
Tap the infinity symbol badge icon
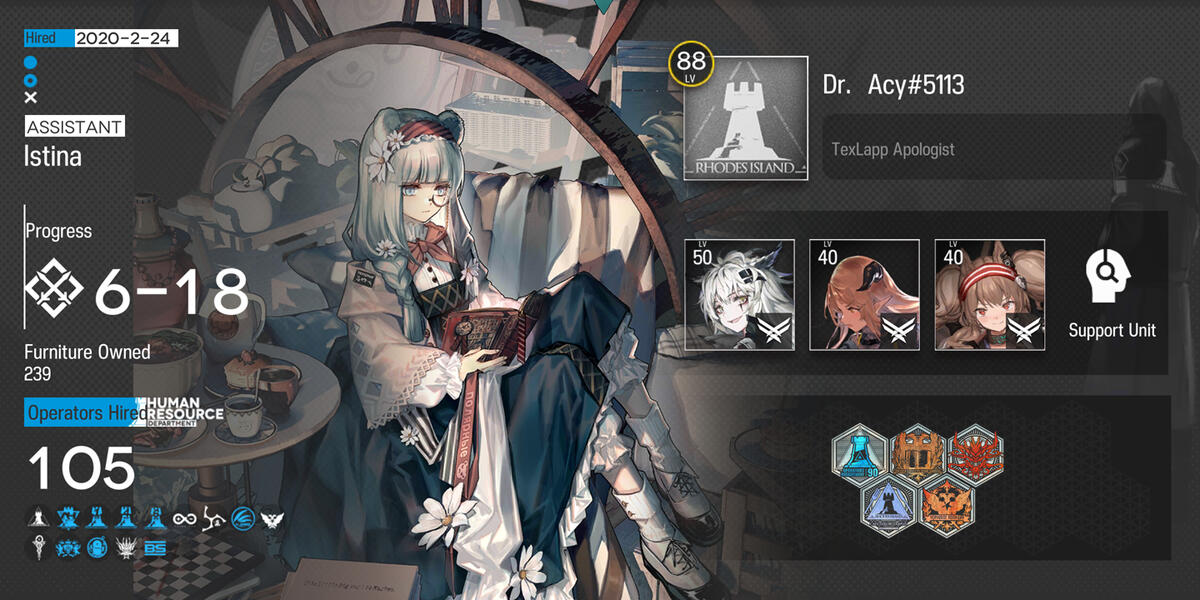pyautogui.click(x=185, y=519)
